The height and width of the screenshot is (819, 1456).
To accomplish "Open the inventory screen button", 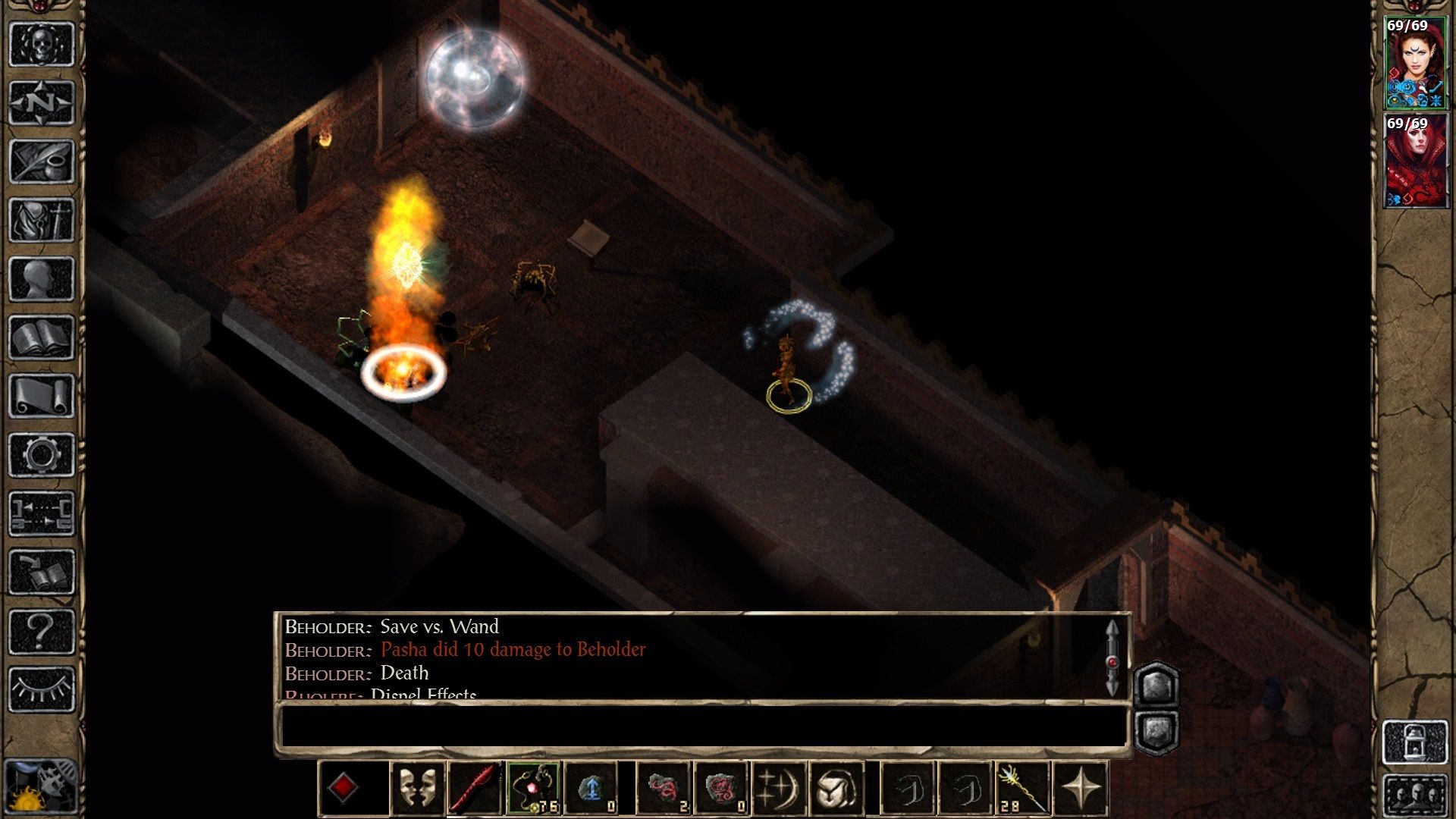I will tap(41, 220).
